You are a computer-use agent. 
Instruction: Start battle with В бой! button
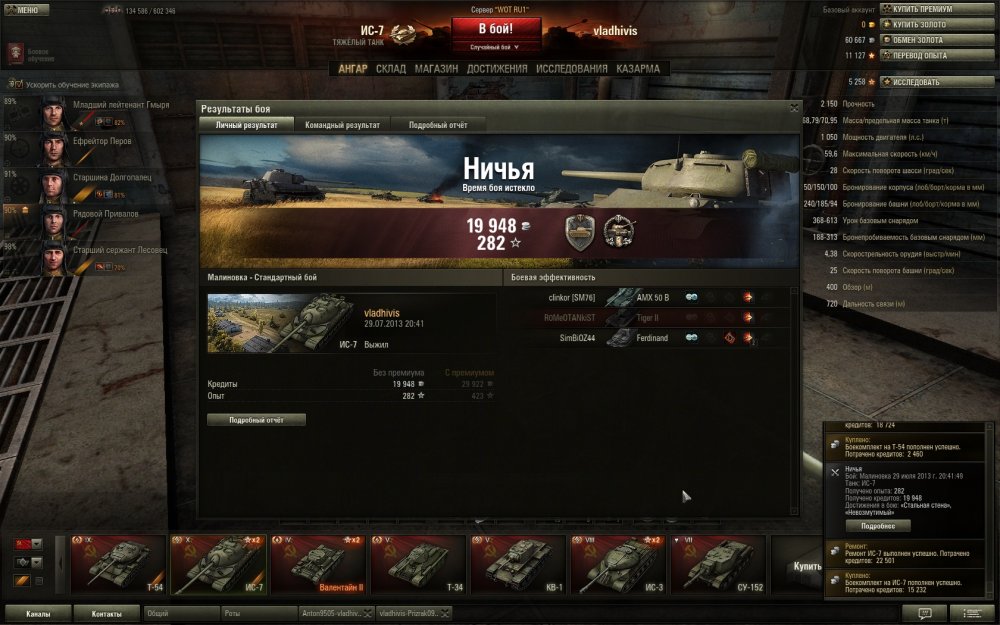pos(497,28)
